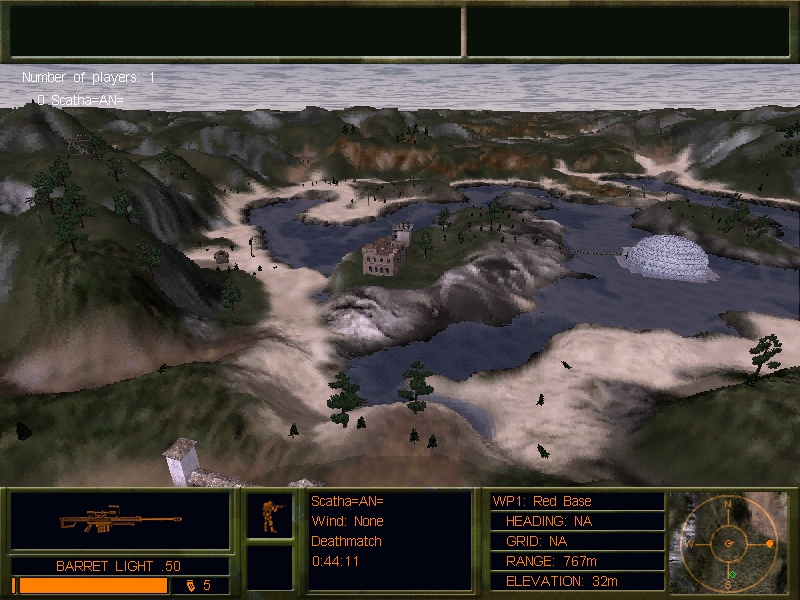Screen dimensions: 800x600
Task: Click the soldier stance icon
Action: point(270,516)
